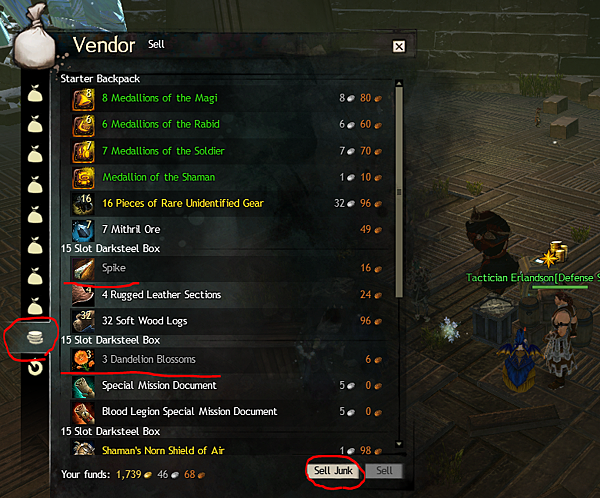
Task: Select the Special Mission Document row
Action: (159, 385)
